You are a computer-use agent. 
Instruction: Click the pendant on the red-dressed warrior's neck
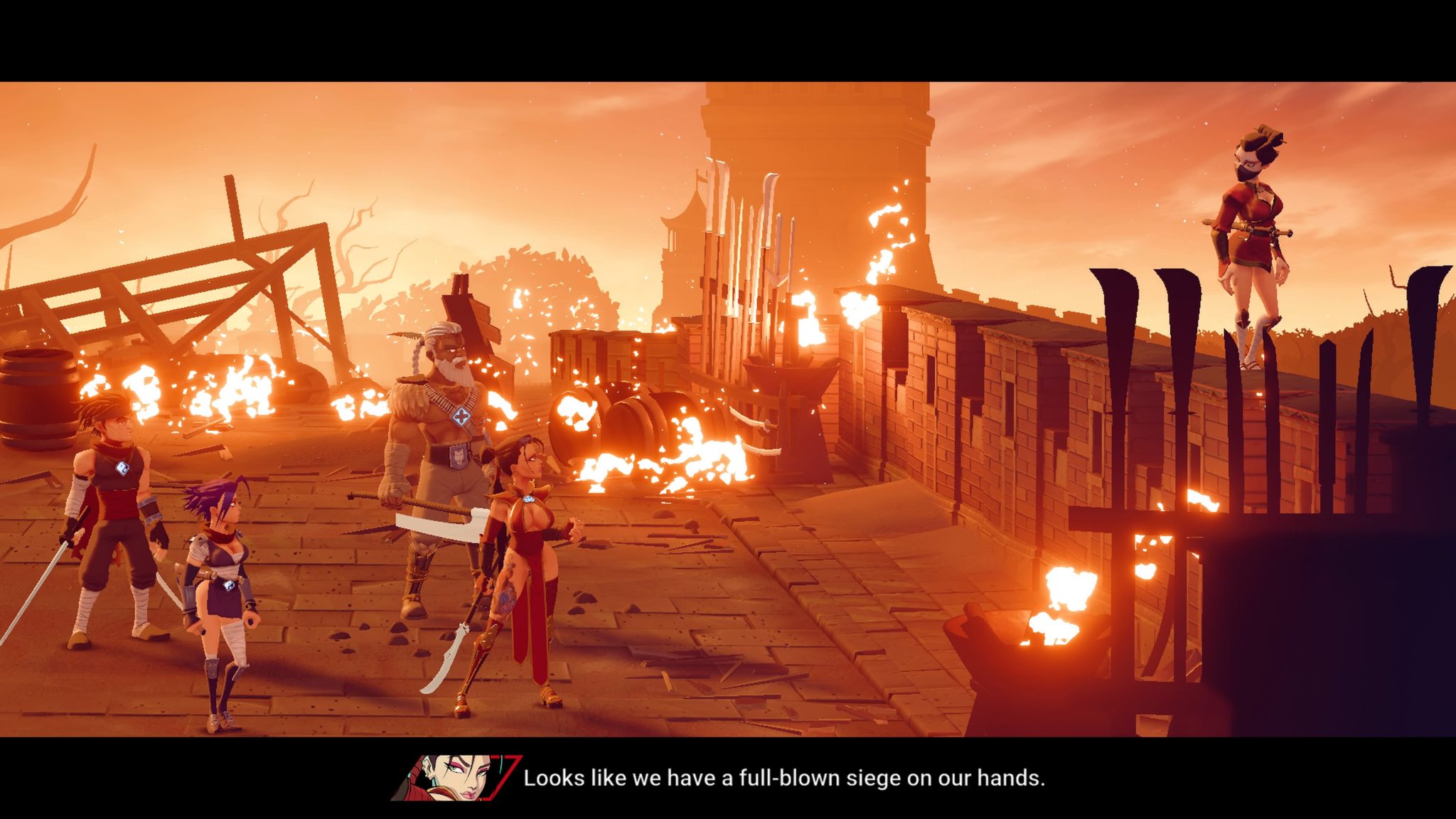pos(529,500)
